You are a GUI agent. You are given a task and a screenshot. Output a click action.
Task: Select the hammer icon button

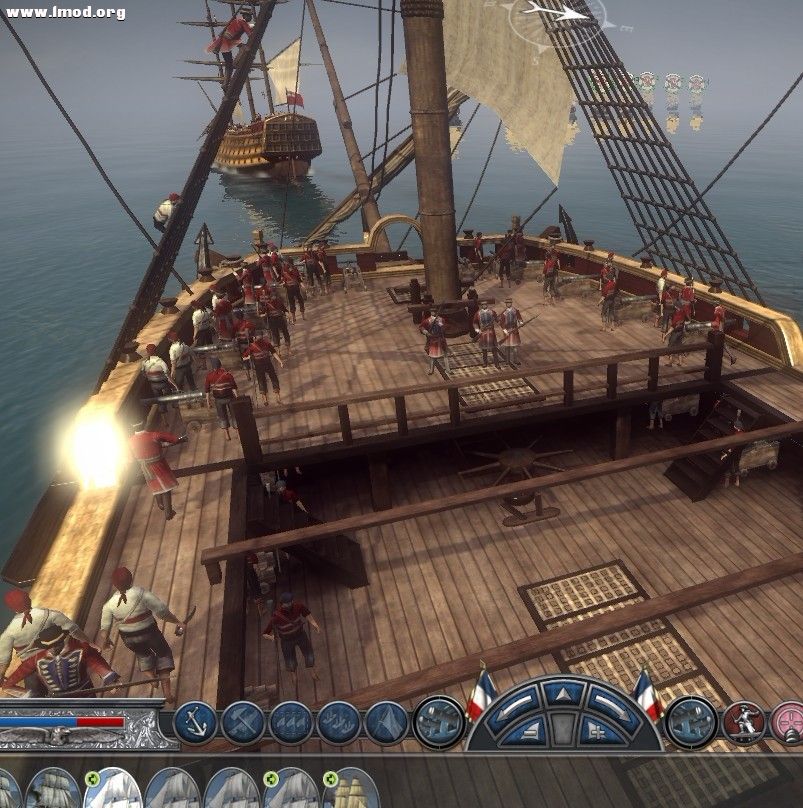(x=243, y=722)
